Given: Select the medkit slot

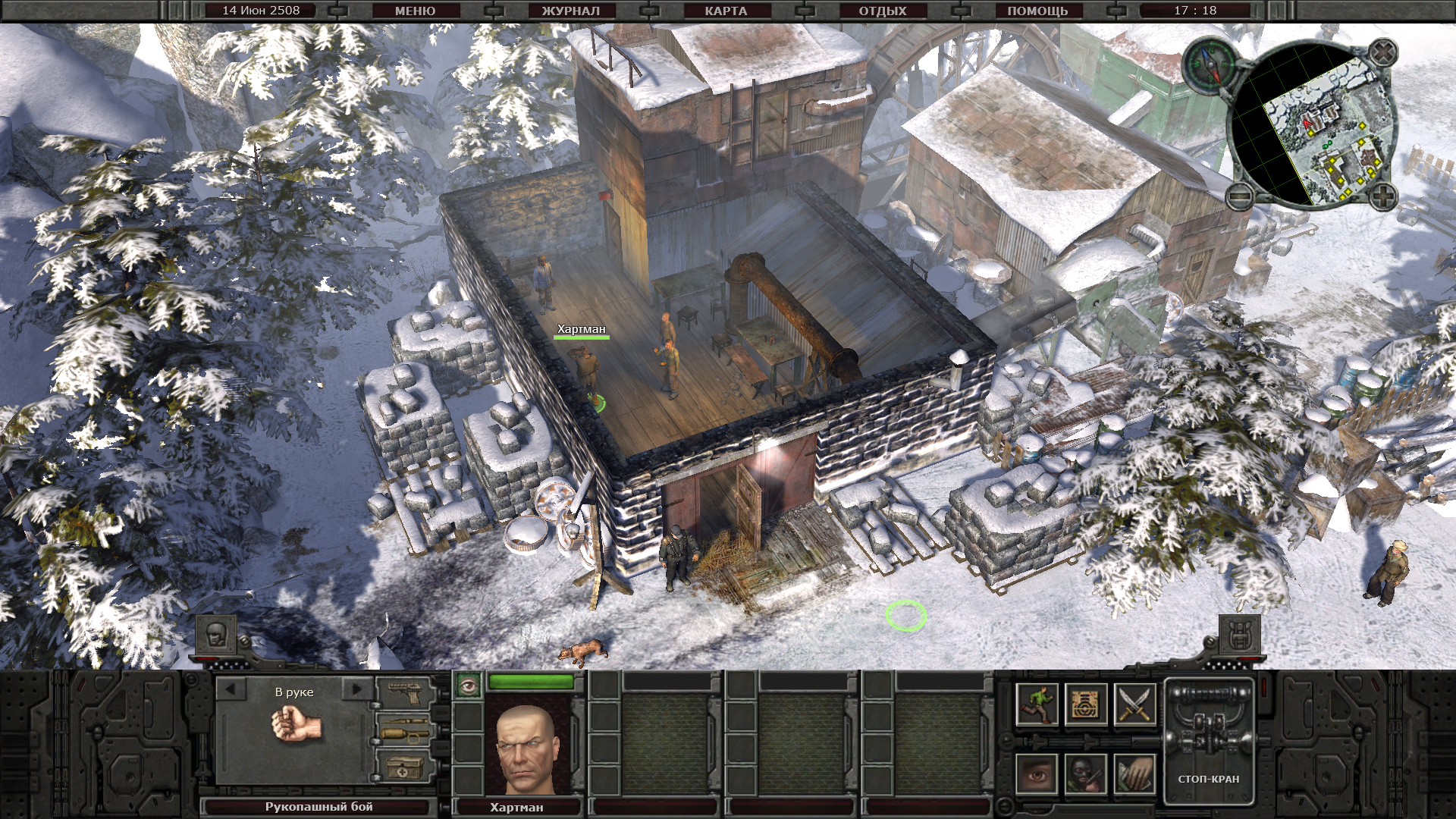Looking at the screenshot, I should click(405, 767).
